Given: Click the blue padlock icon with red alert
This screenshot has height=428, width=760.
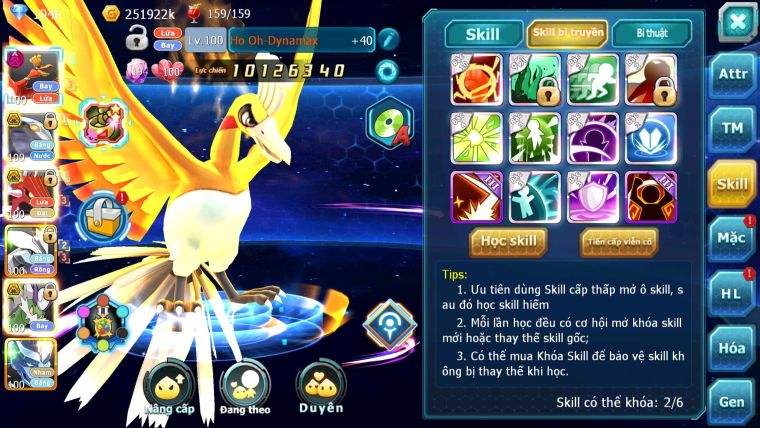Looking at the screenshot, I should (102, 214).
